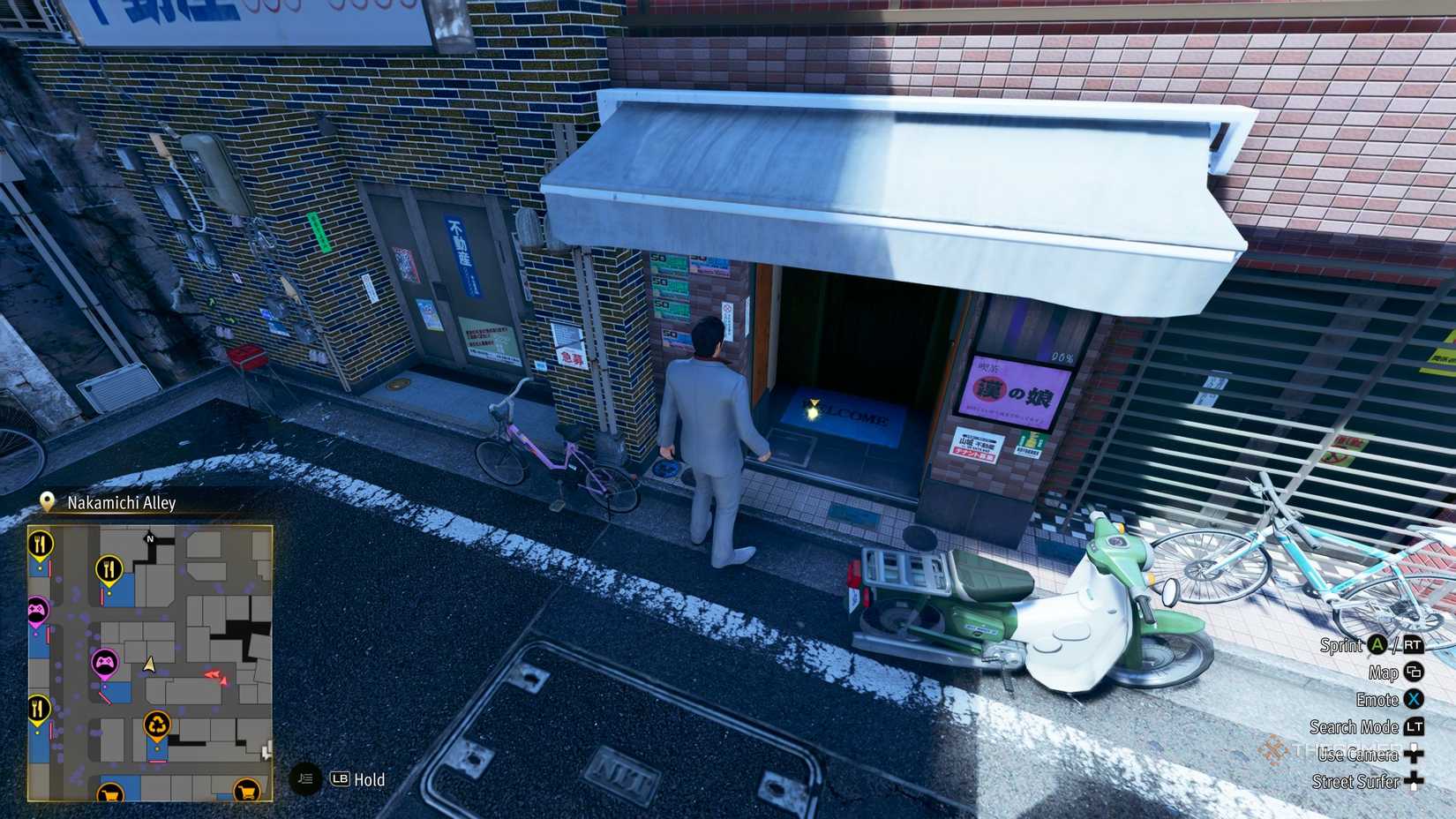Click the Map button glyph in the hints list
This screenshot has width=1456, height=819.
tap(1412, 672)
